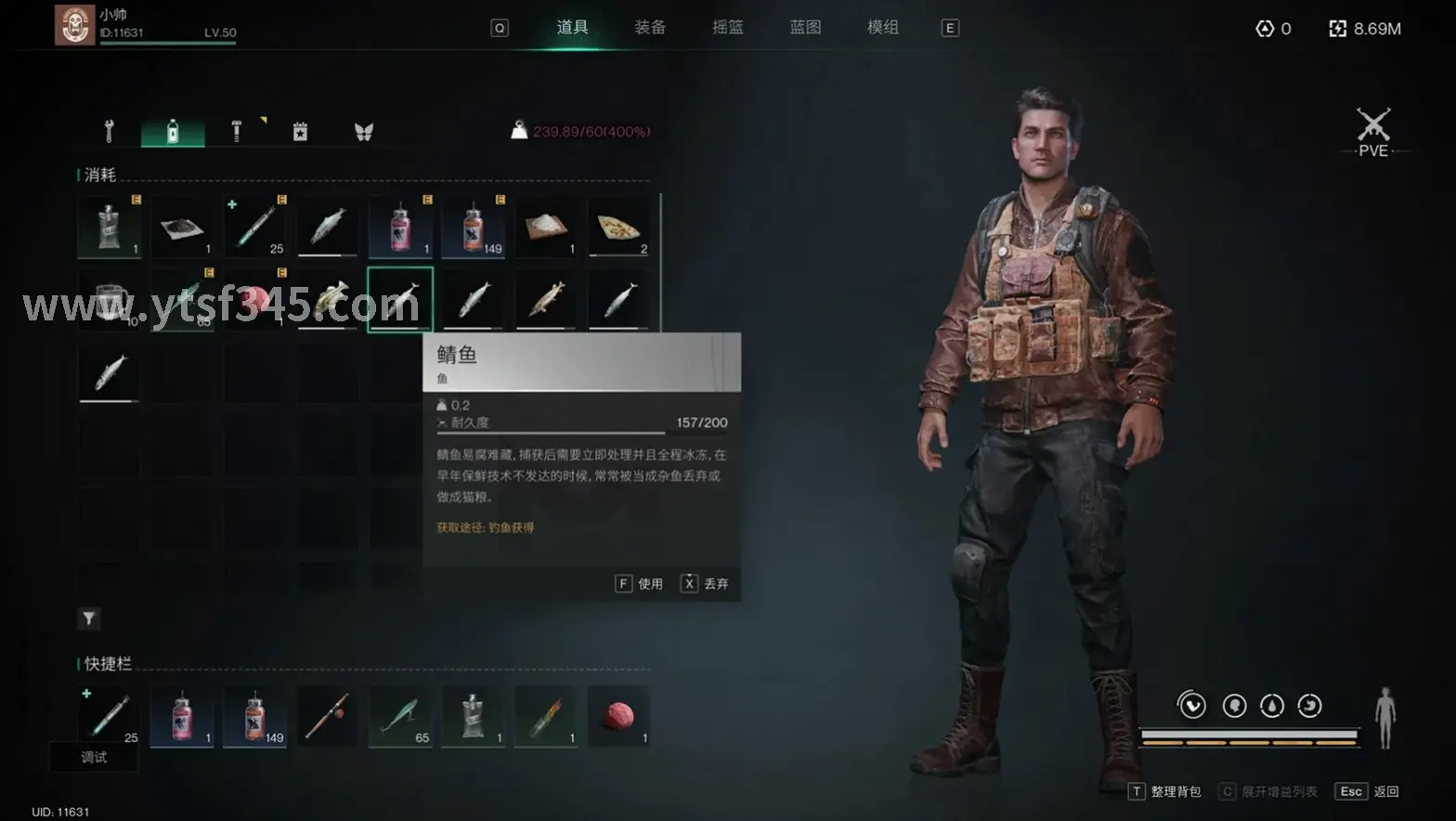Expand the 消耗 consumables section
The image size is (1456, 821).
pos(97,175)
